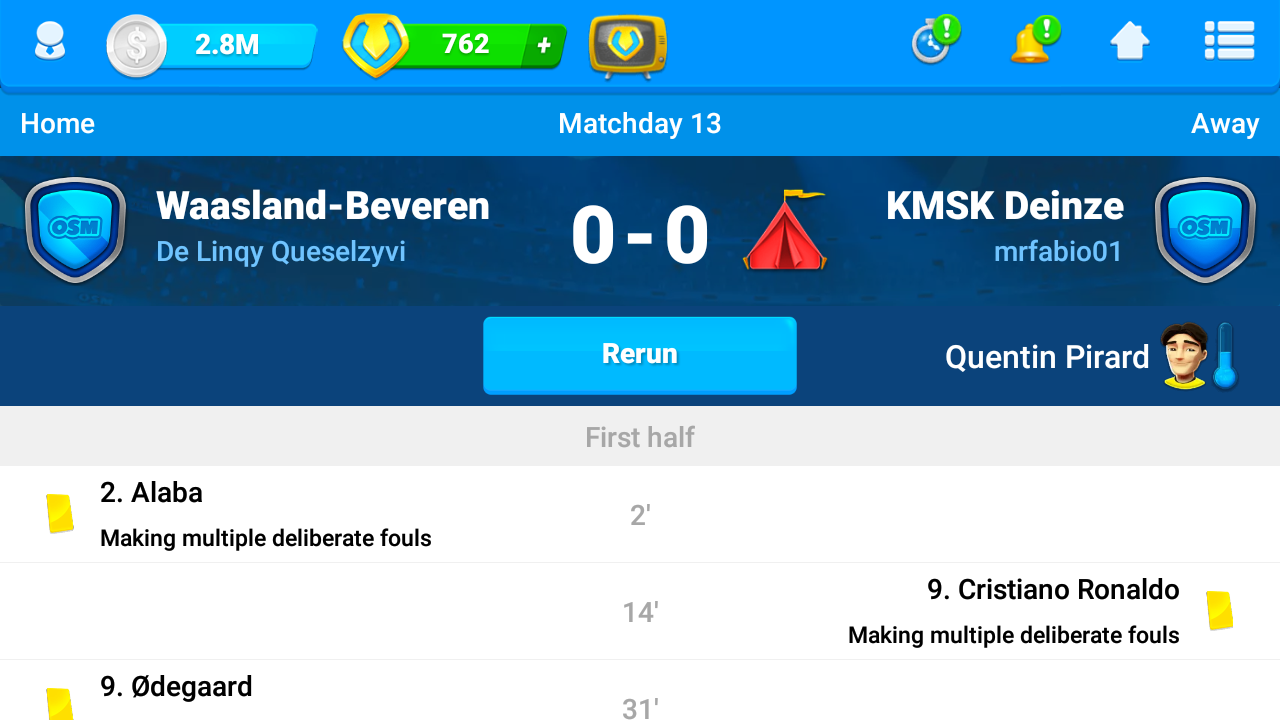This screenshot has height=720, width=1280.
Task: View Waasland-Beveren team name
Action: point(323,206)
